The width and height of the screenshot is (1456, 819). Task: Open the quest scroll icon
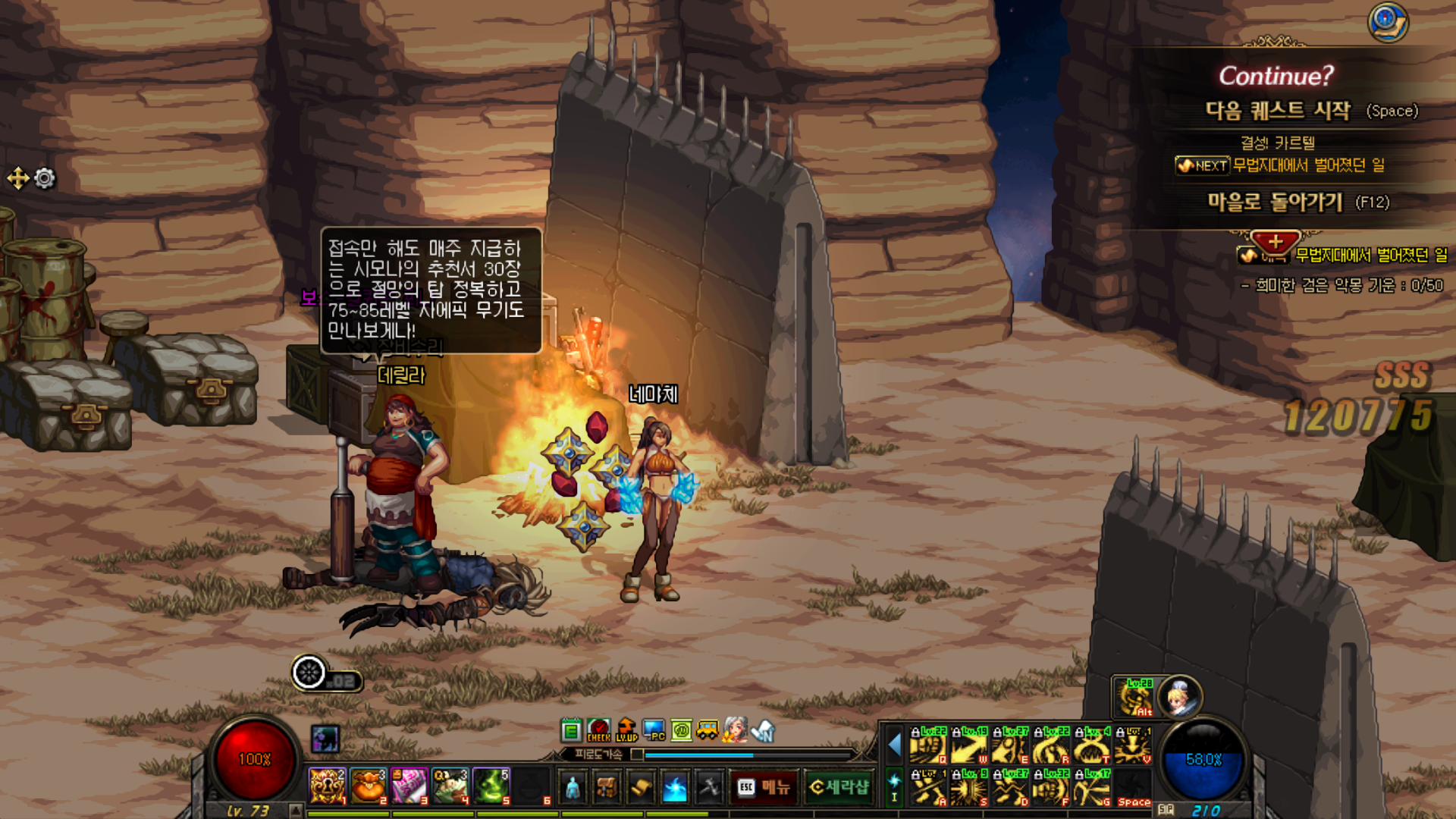[641, 788]
